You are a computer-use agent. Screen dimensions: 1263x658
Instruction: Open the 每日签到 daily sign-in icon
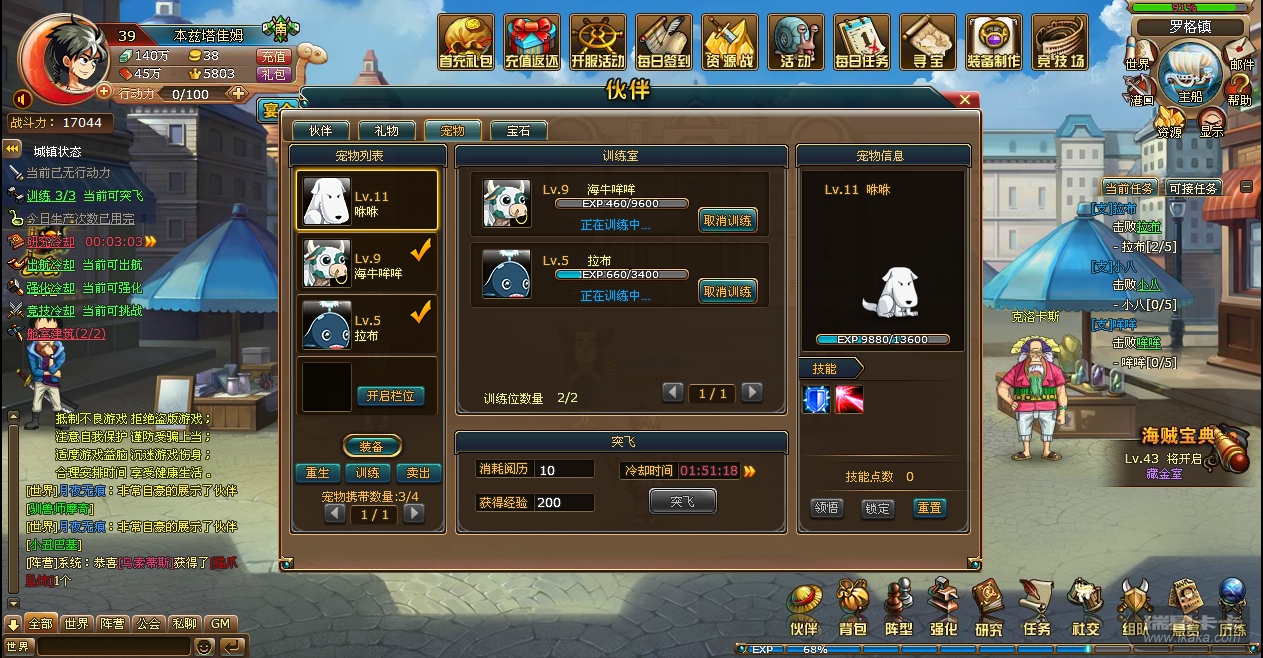pos(663,42)
